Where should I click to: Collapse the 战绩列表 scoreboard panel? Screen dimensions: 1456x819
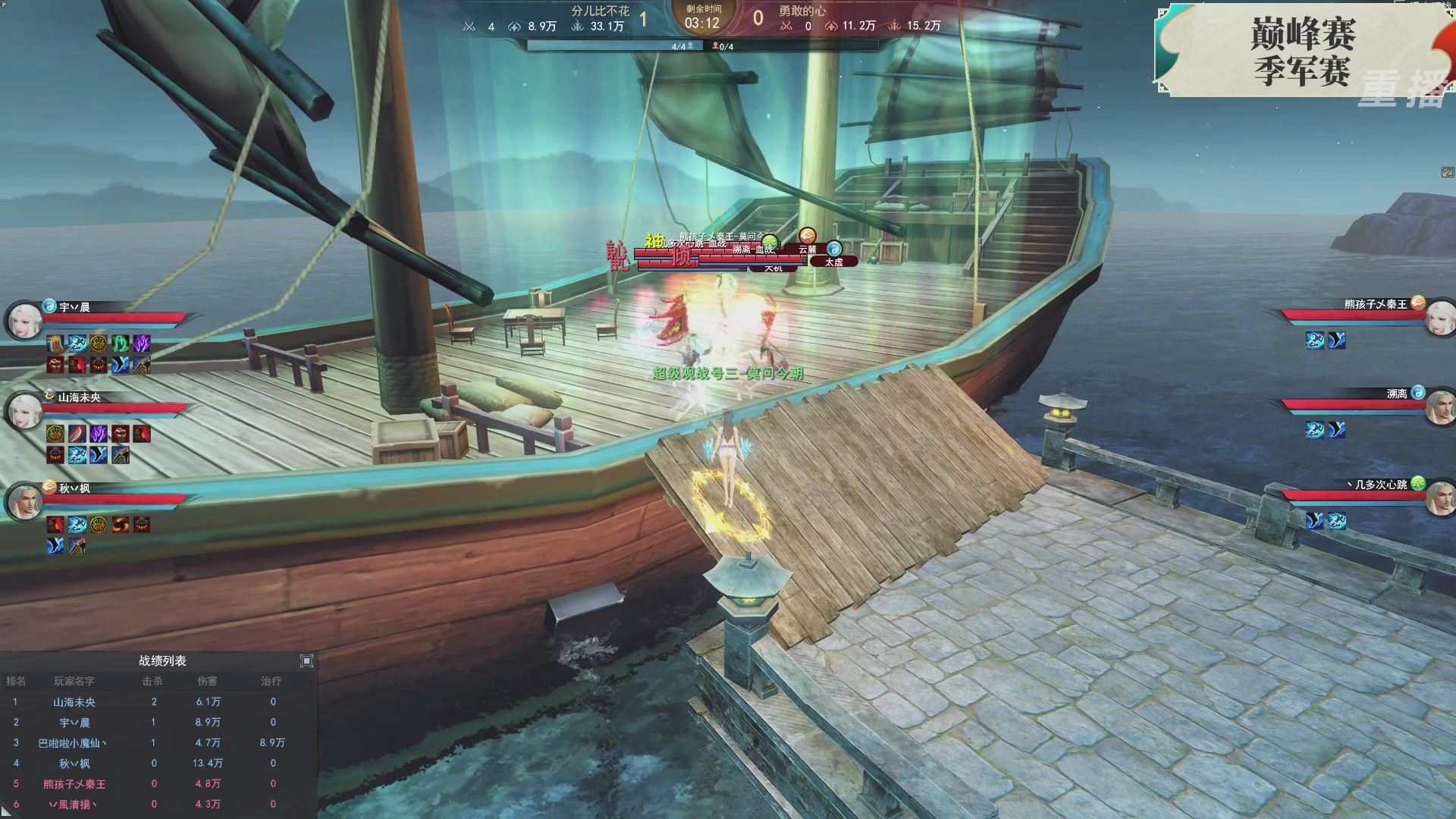(x=306, y=661)
